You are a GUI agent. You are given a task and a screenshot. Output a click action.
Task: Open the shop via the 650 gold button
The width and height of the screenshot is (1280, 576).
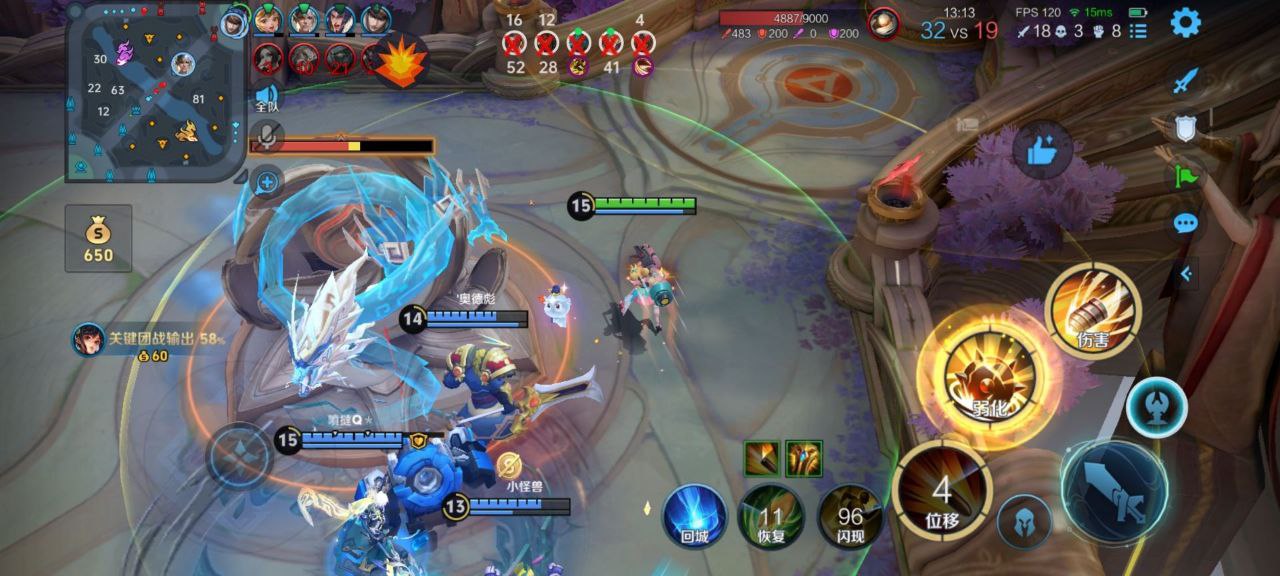coord(98,238)
